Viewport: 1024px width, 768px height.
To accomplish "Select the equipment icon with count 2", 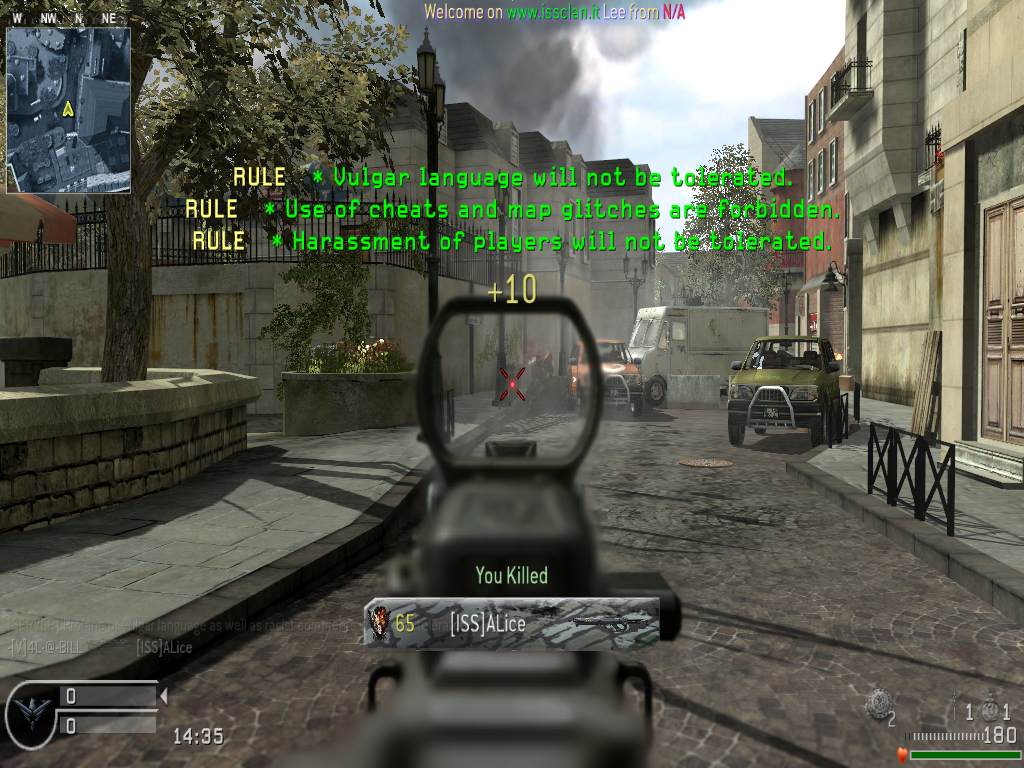I will coord(877,703).
